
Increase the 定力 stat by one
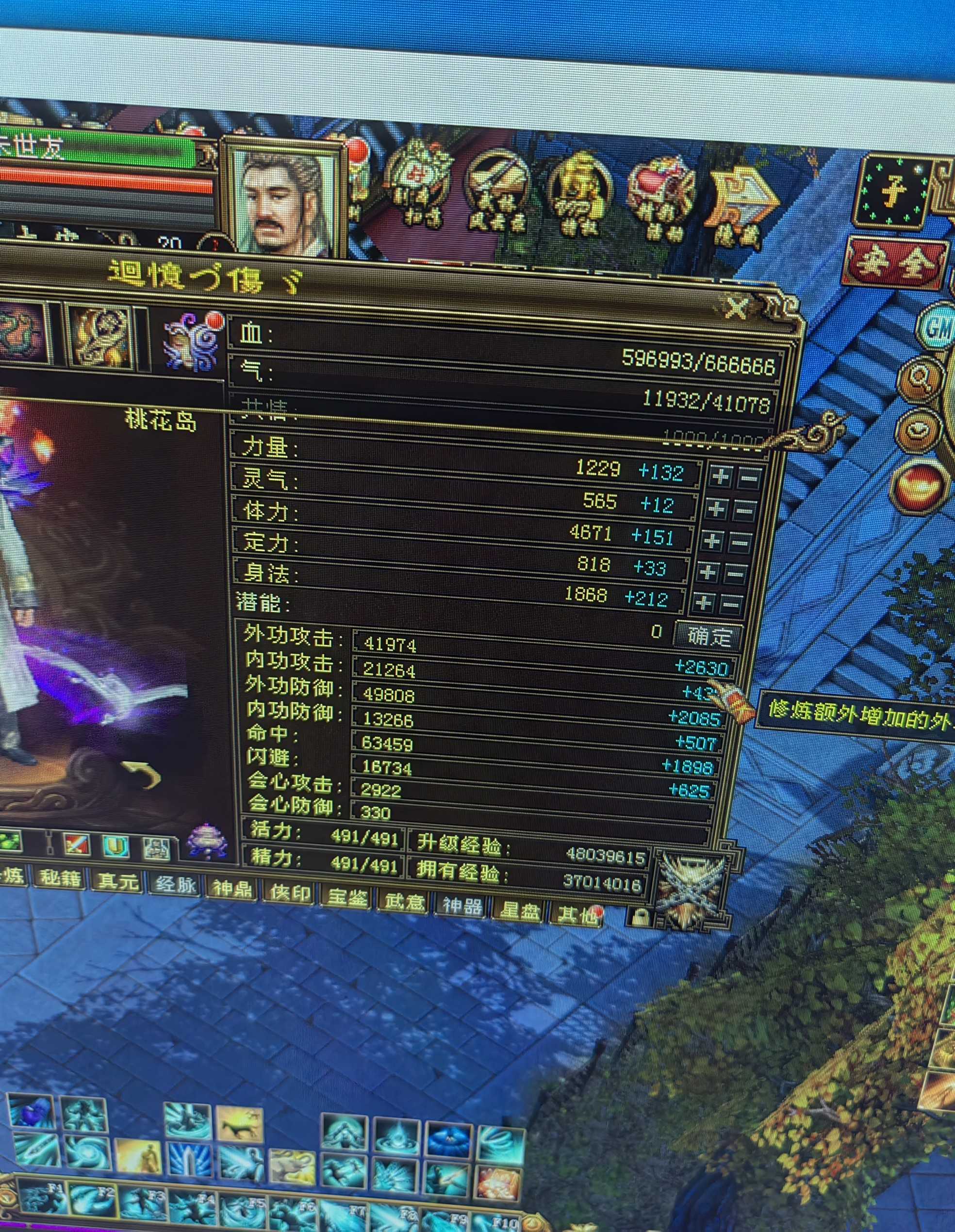(x=707, y=573)
